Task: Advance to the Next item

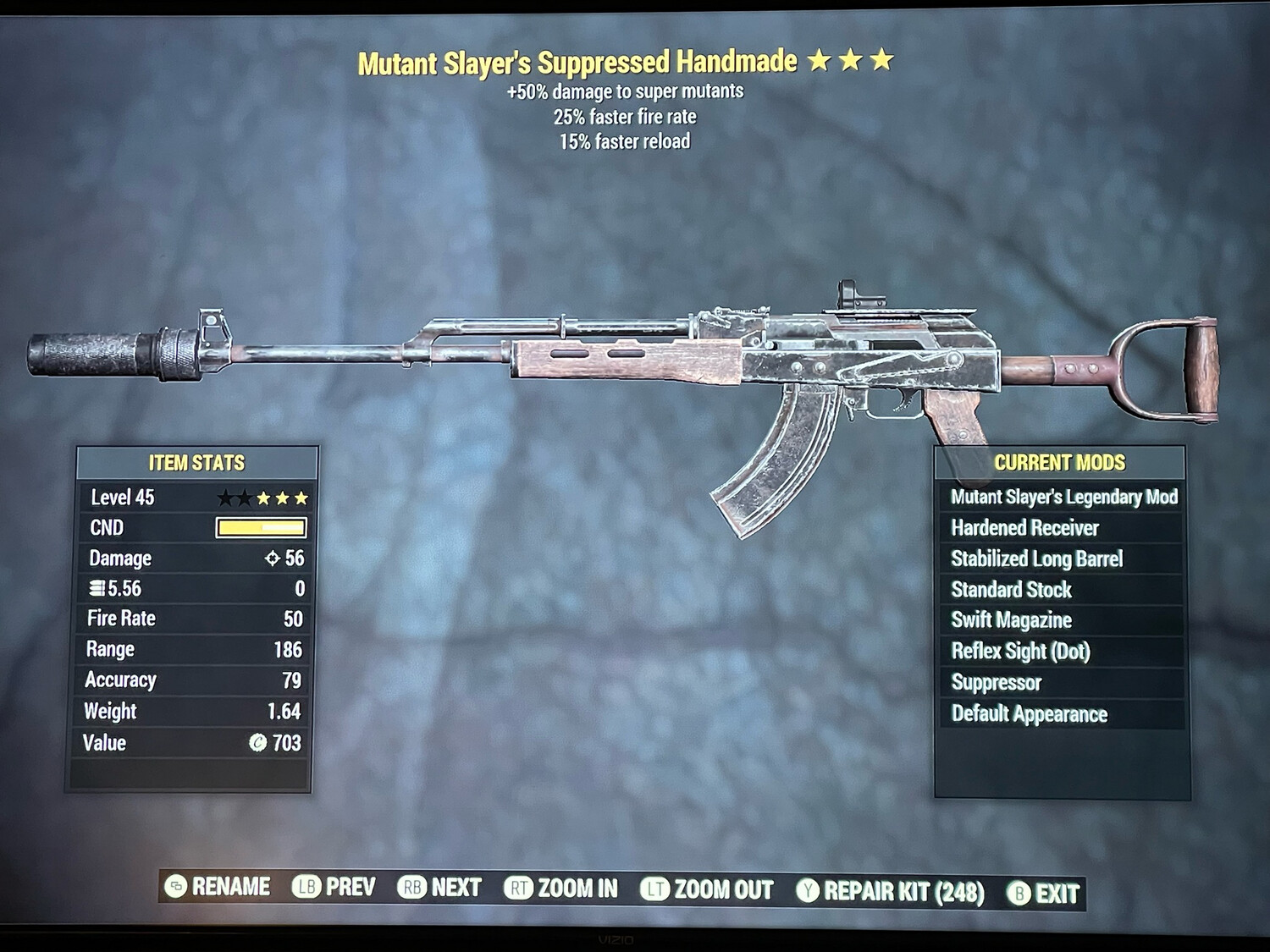Action: tap(439, 888)
